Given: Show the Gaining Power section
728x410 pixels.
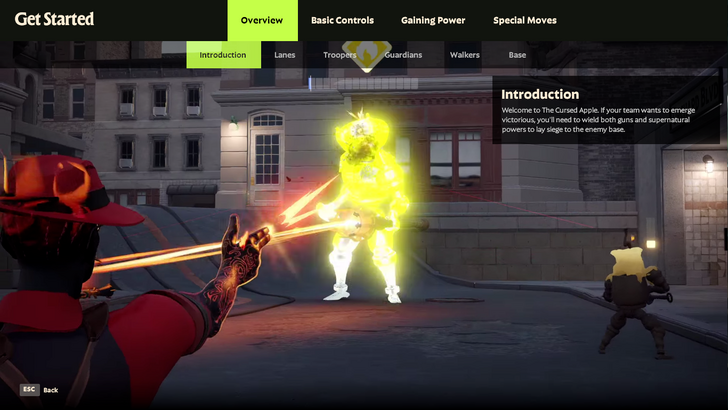Looking at the screenshot, I should tap(433, 20).
